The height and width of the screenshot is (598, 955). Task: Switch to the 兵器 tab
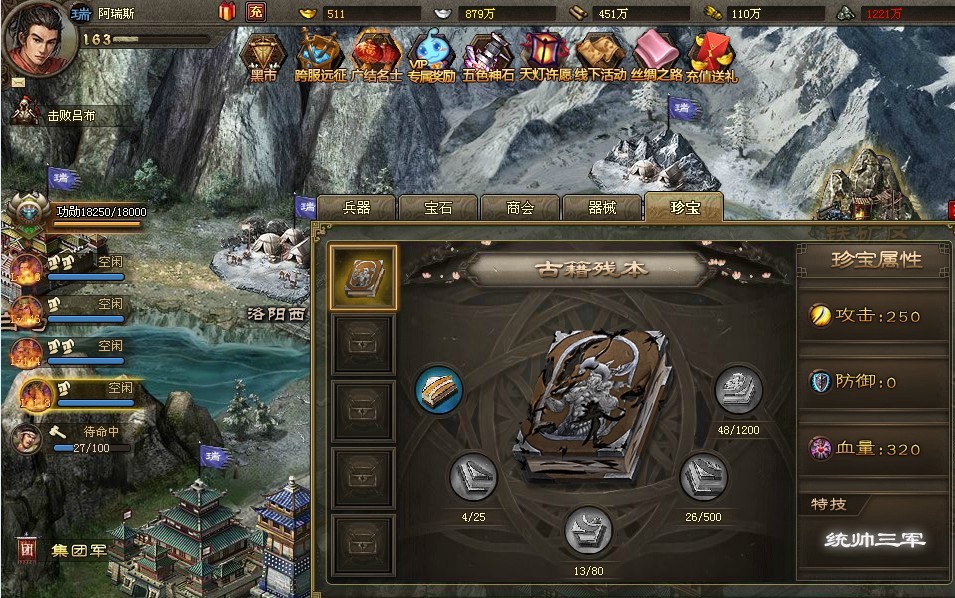(x=357, y=207)
